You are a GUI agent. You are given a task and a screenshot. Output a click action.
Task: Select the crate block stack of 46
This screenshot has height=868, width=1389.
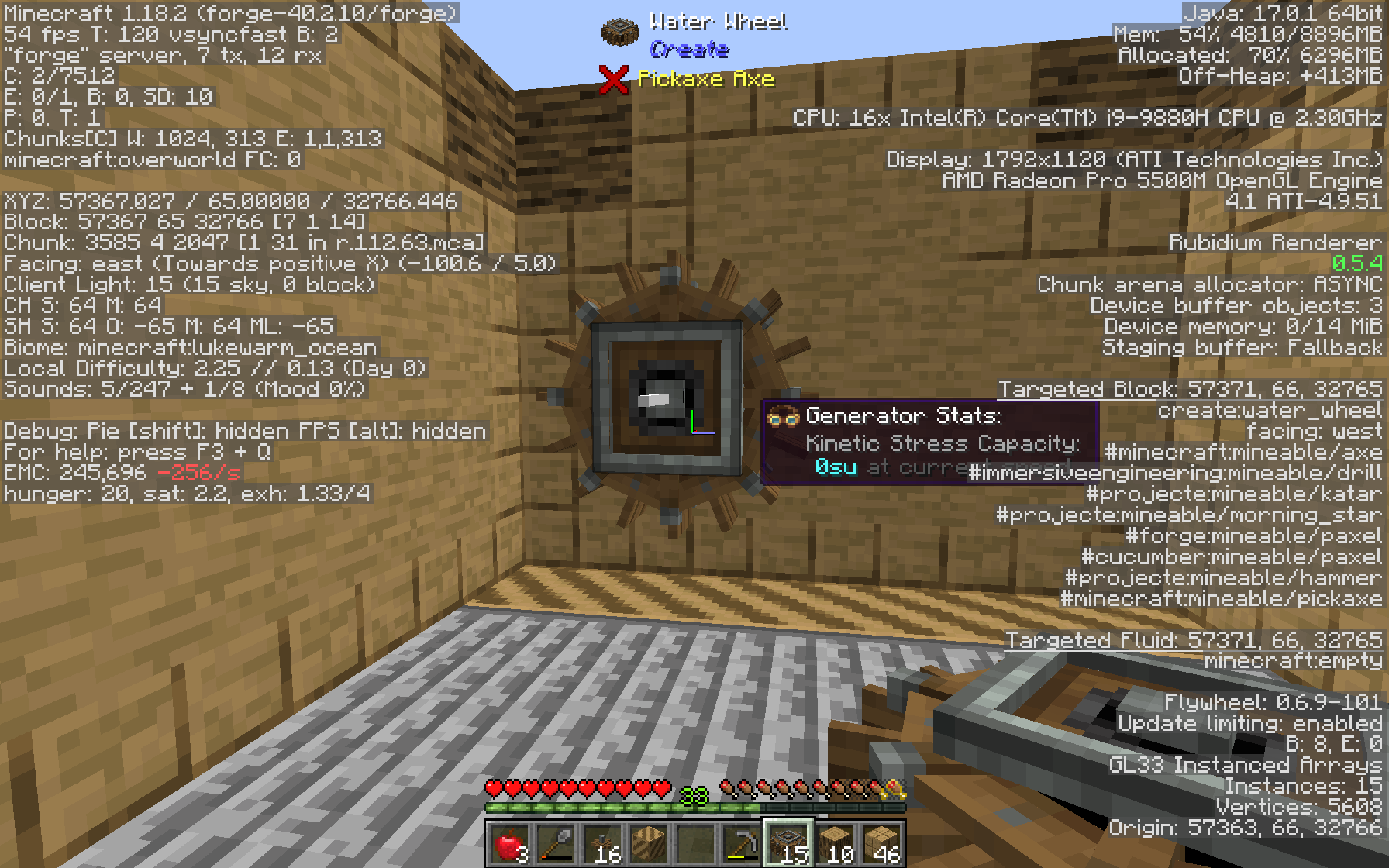[881, 845]
